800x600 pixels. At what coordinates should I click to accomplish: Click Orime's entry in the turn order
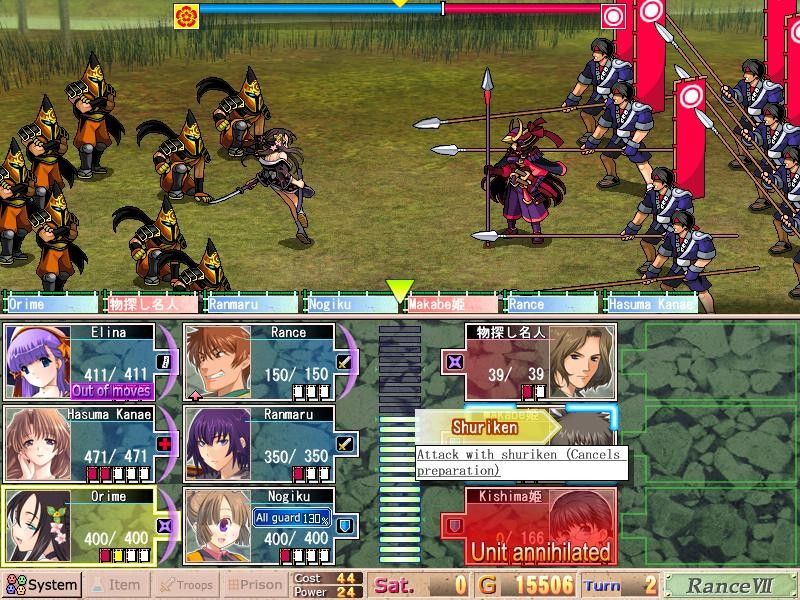[51, 304]
